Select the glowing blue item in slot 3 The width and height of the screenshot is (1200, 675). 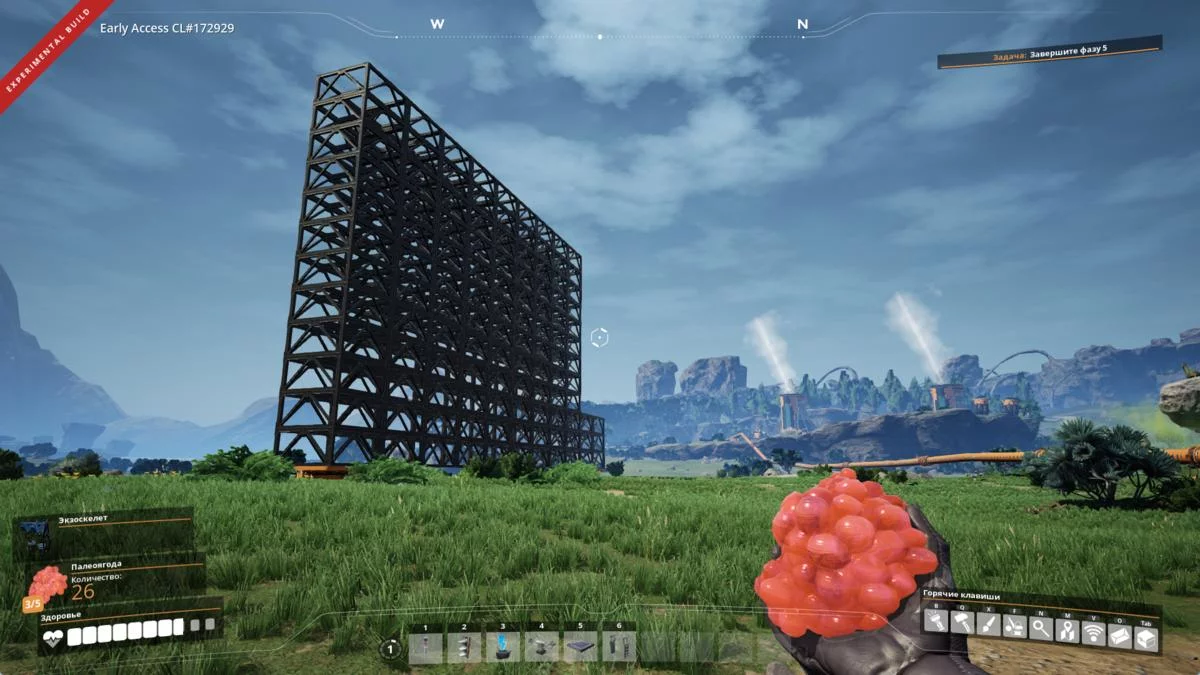click(503, 647)
